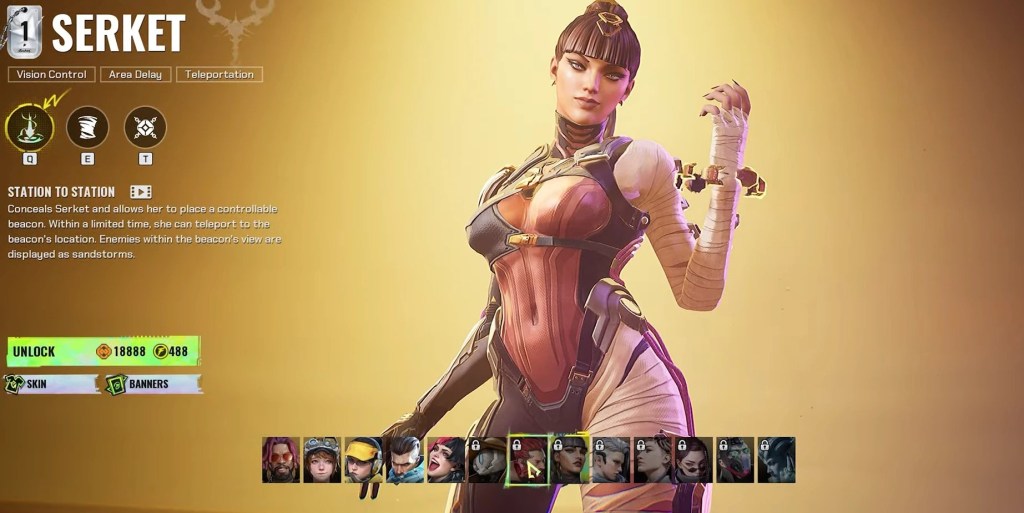Select the Station to Station ability icon

29,128
